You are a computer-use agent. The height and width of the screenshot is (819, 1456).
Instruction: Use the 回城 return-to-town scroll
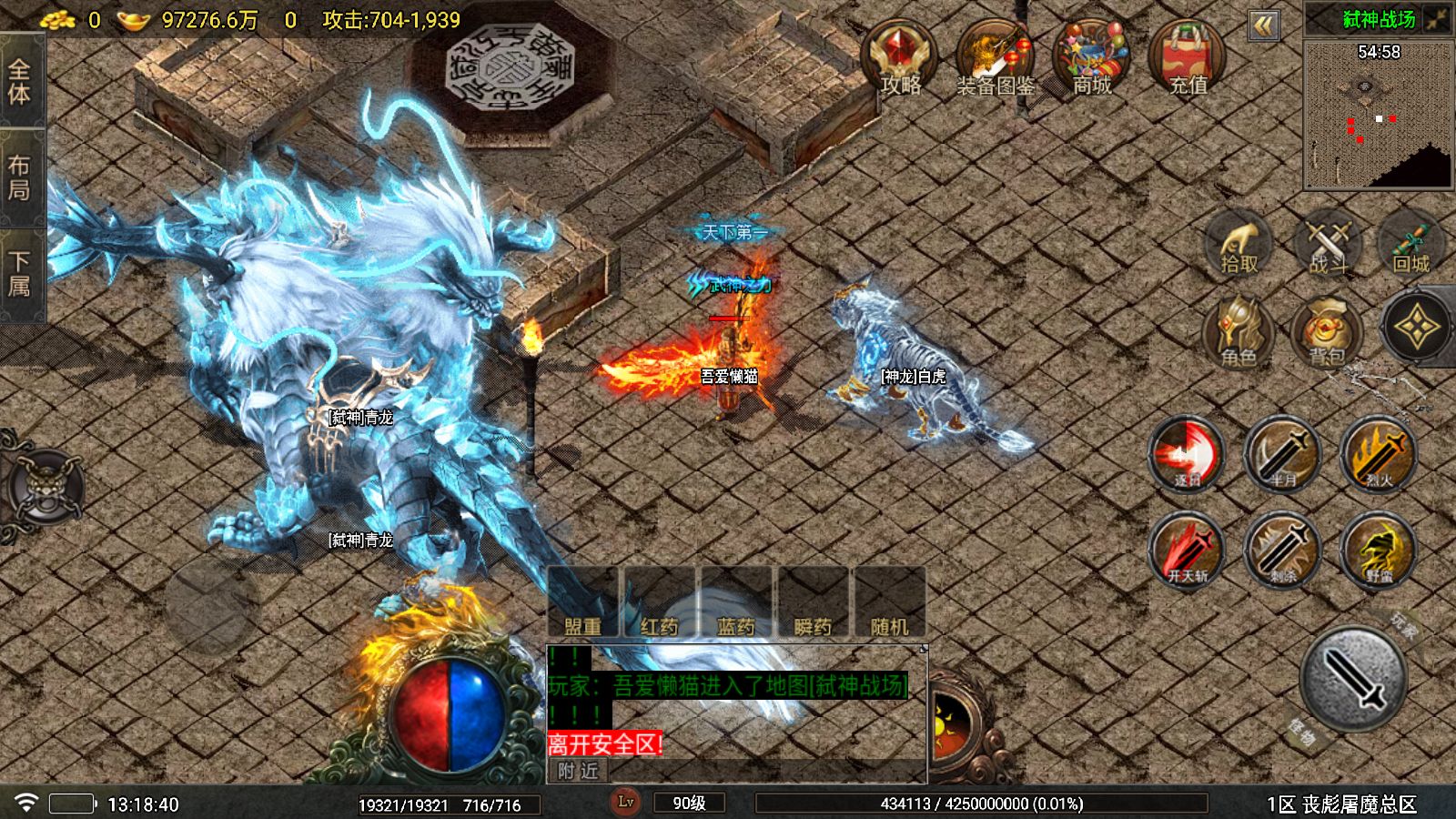[1411, 244]
